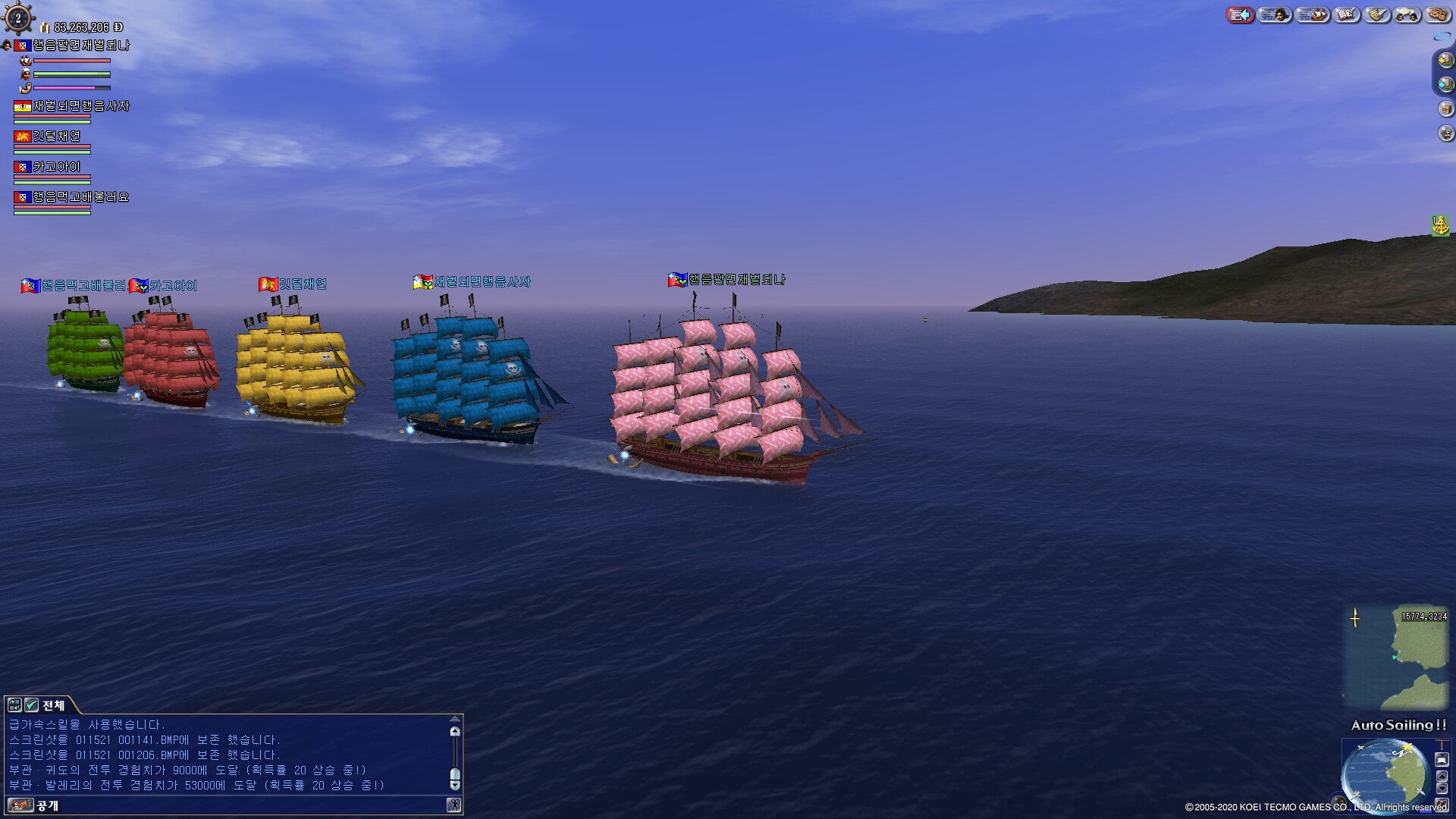Select fleet member 깃털채연 in party list
1456x819 pixels.
click(x=56, y=136)
